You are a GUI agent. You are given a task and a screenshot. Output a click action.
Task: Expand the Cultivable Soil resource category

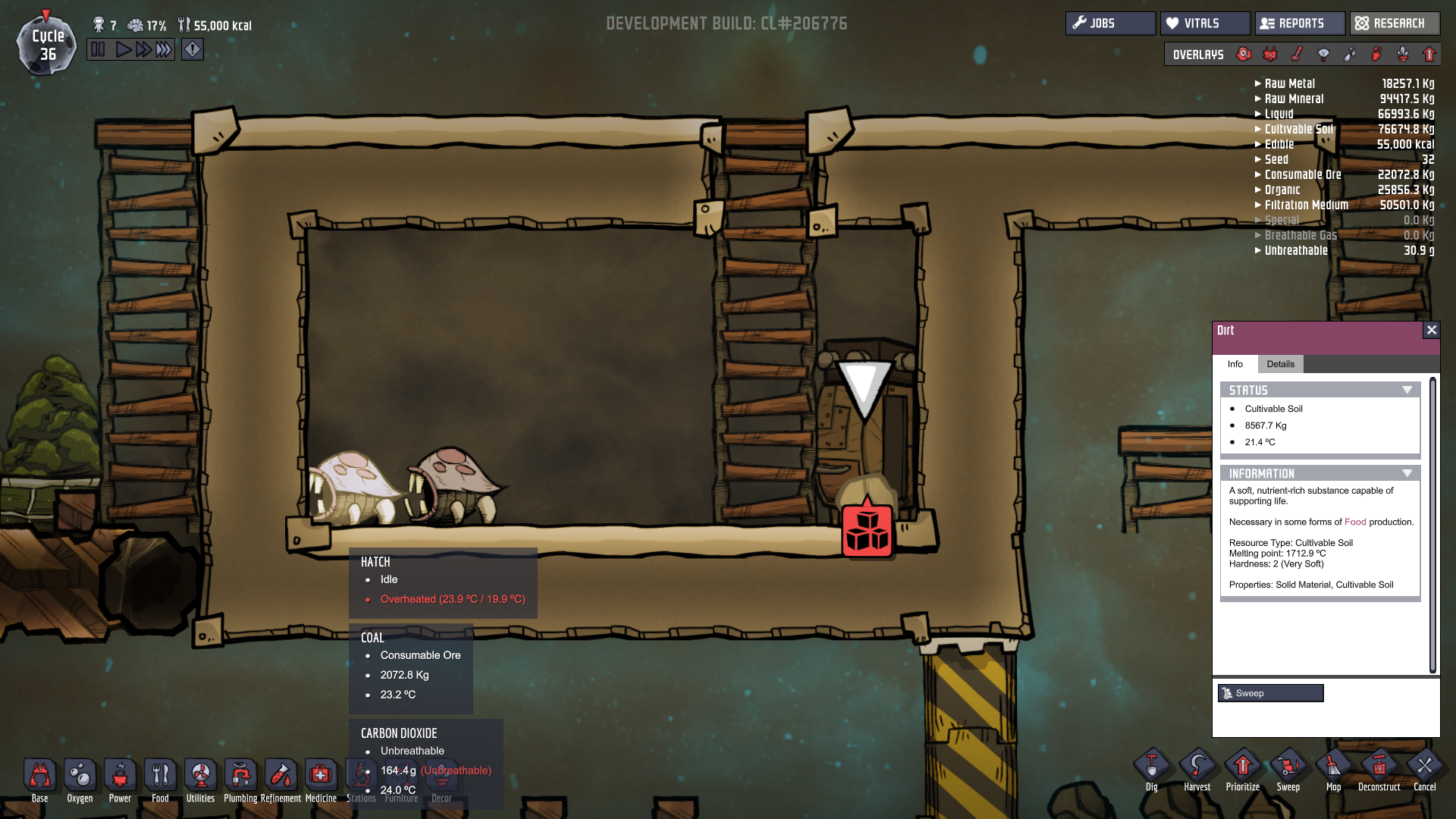[1258, 129]
